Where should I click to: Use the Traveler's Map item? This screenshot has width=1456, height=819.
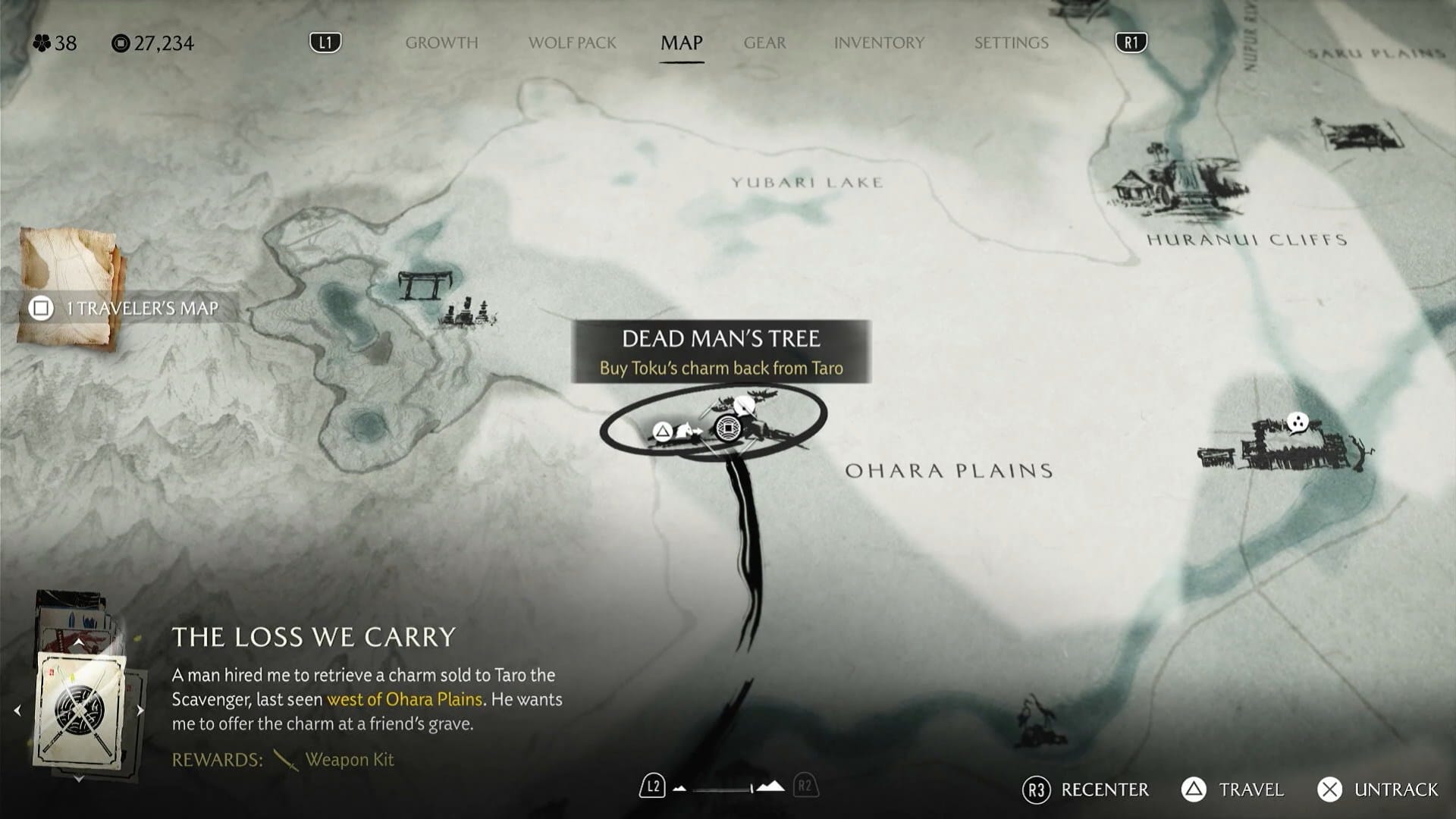point(123,308)
